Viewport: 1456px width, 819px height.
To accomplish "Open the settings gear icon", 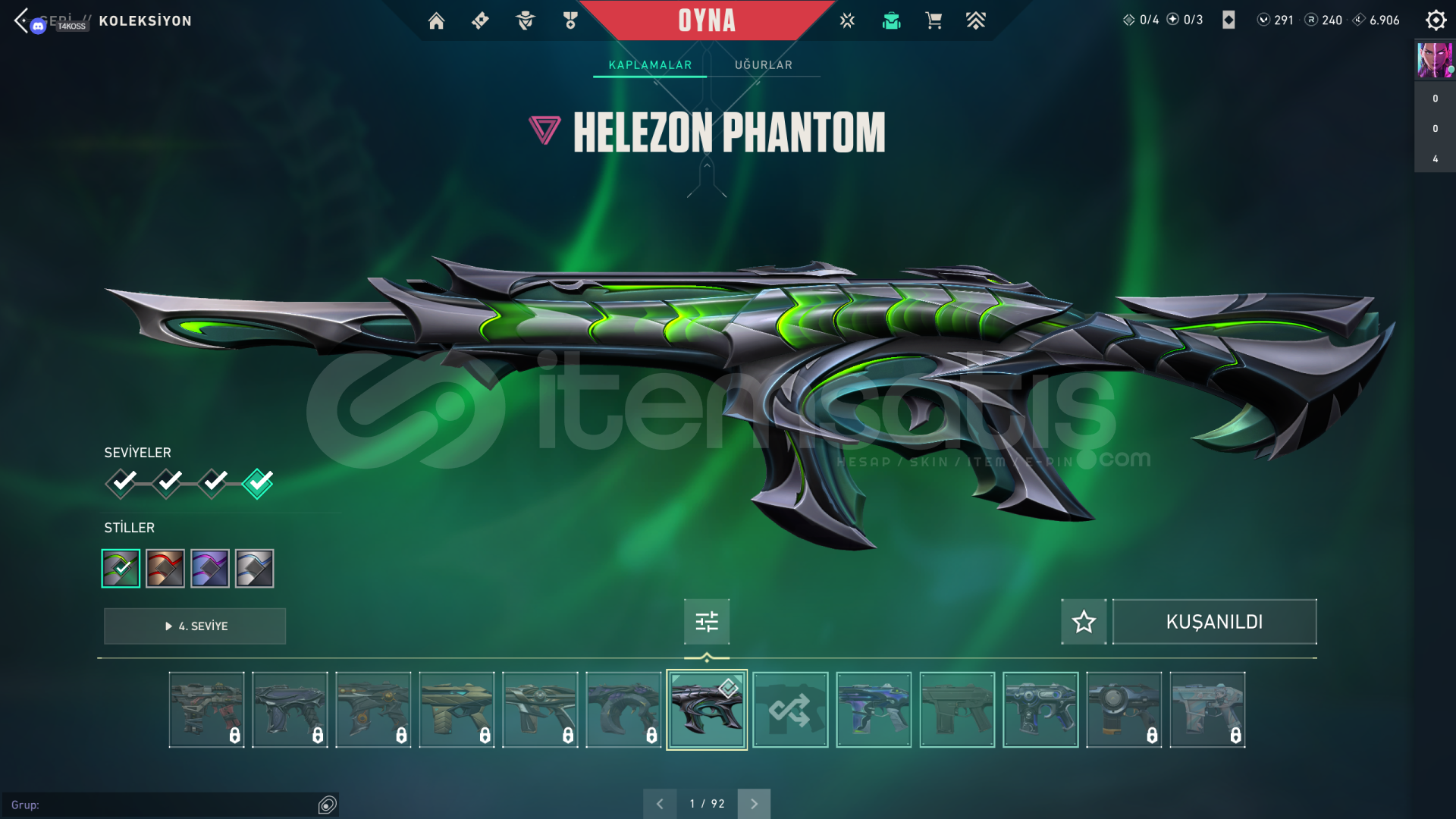I will pyautogui.click(x=1436, y=20).
